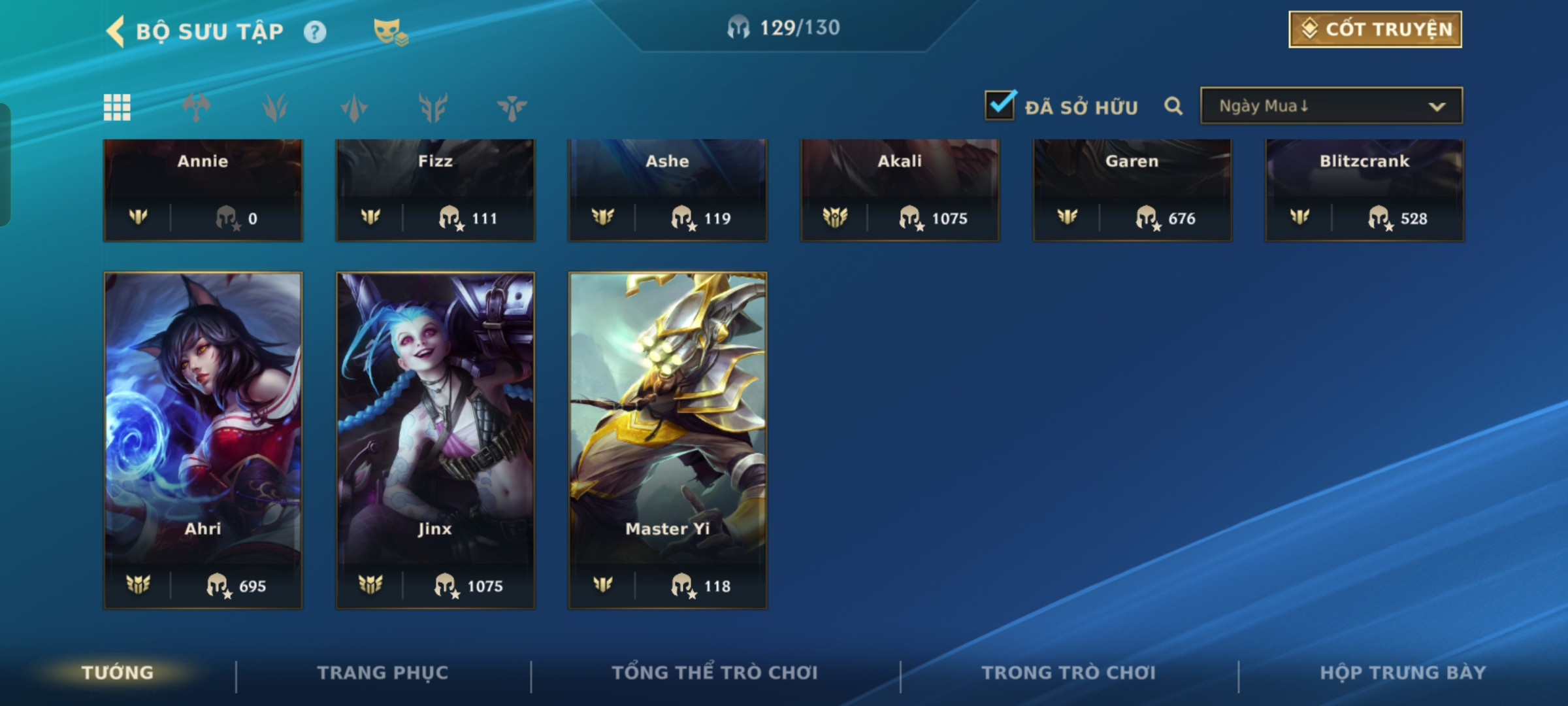
Task: Open the question mark help icon
Action: point(315,31)
